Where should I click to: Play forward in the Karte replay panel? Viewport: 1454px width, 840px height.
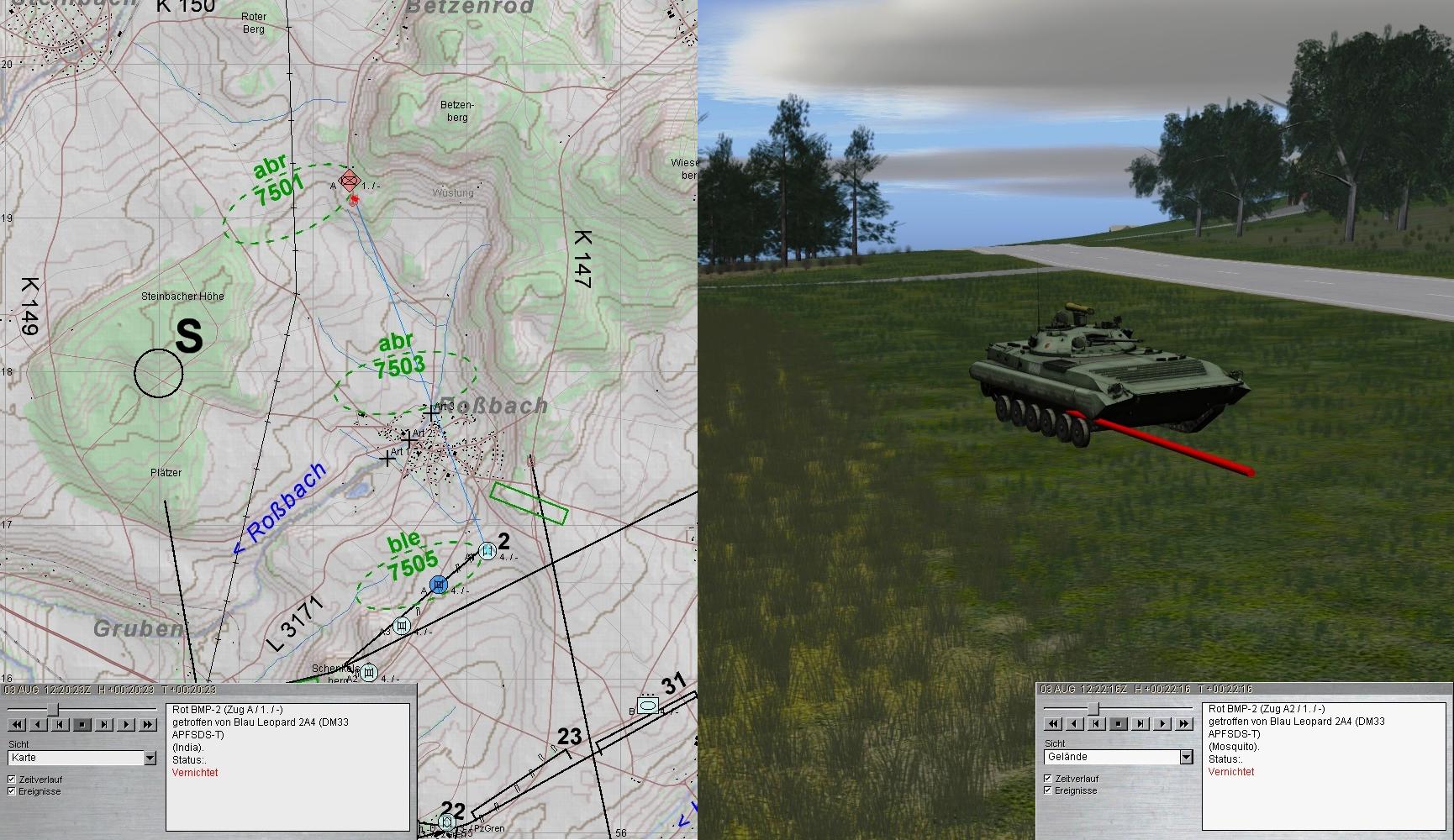126,724
